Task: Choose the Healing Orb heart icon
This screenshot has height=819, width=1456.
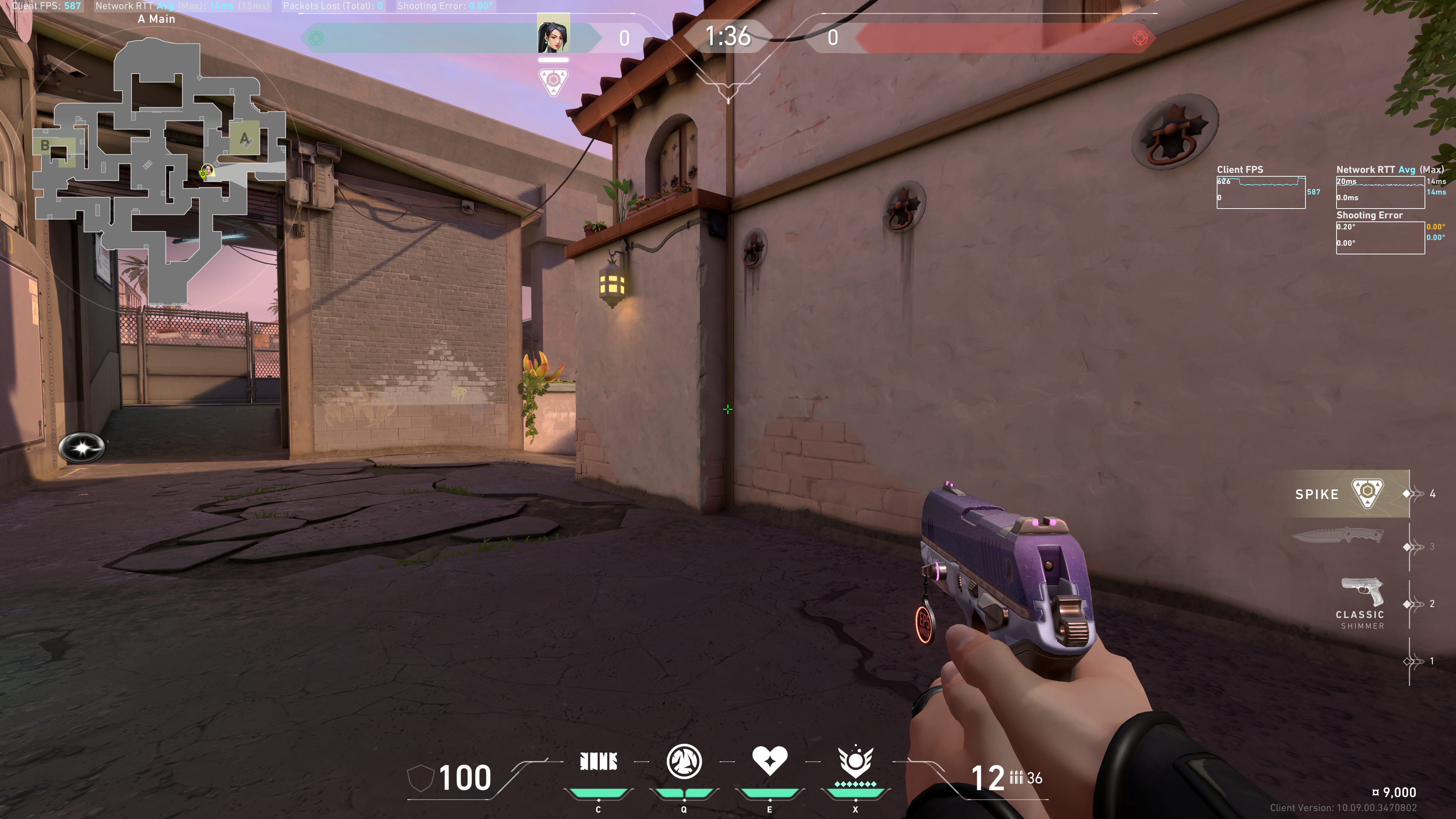Action: (769, 760)
